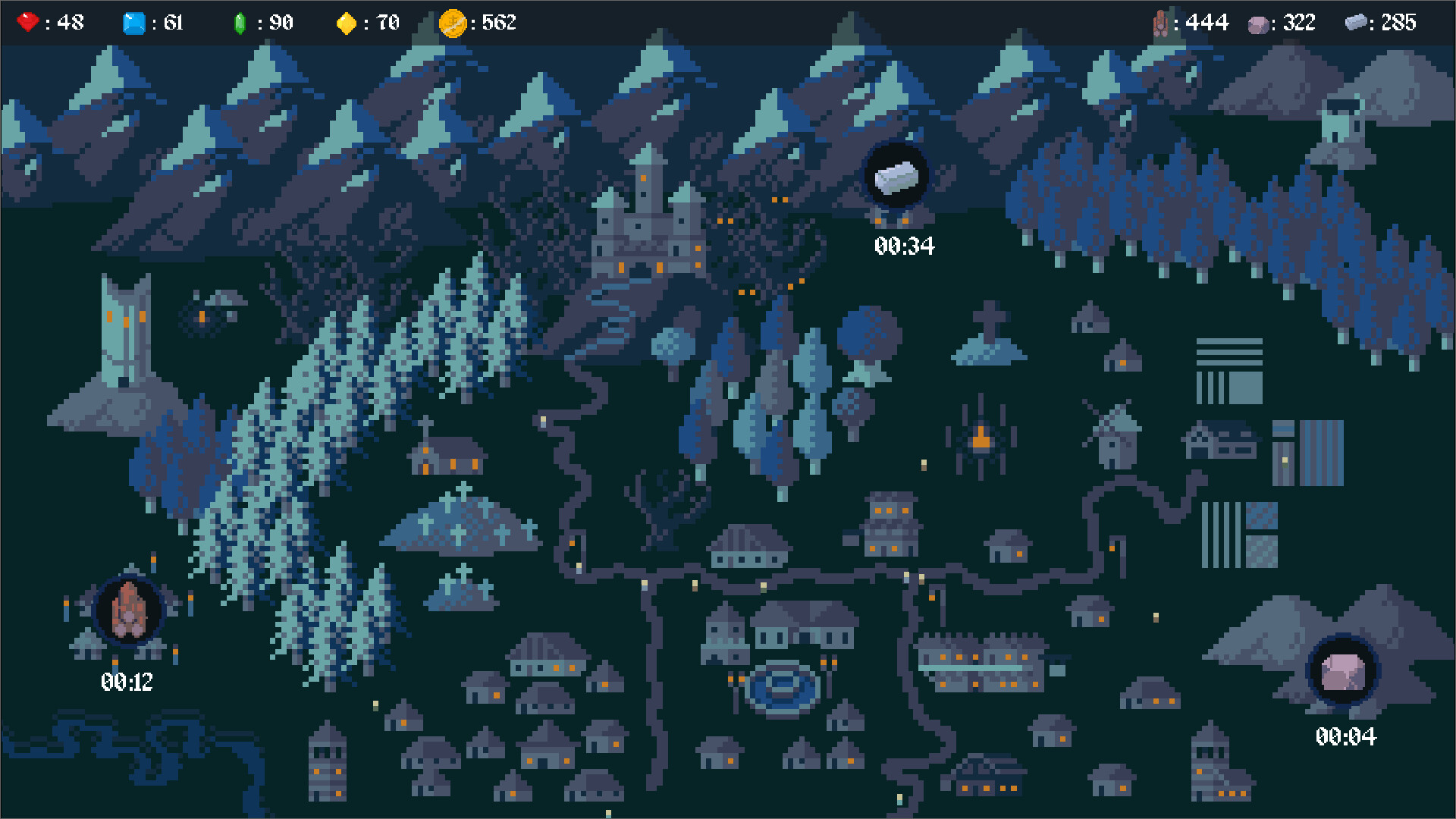Click the 00:34 respawn timer label
Image resolution: width=1456 pixels, height=819 pixels.
point(902,246)
